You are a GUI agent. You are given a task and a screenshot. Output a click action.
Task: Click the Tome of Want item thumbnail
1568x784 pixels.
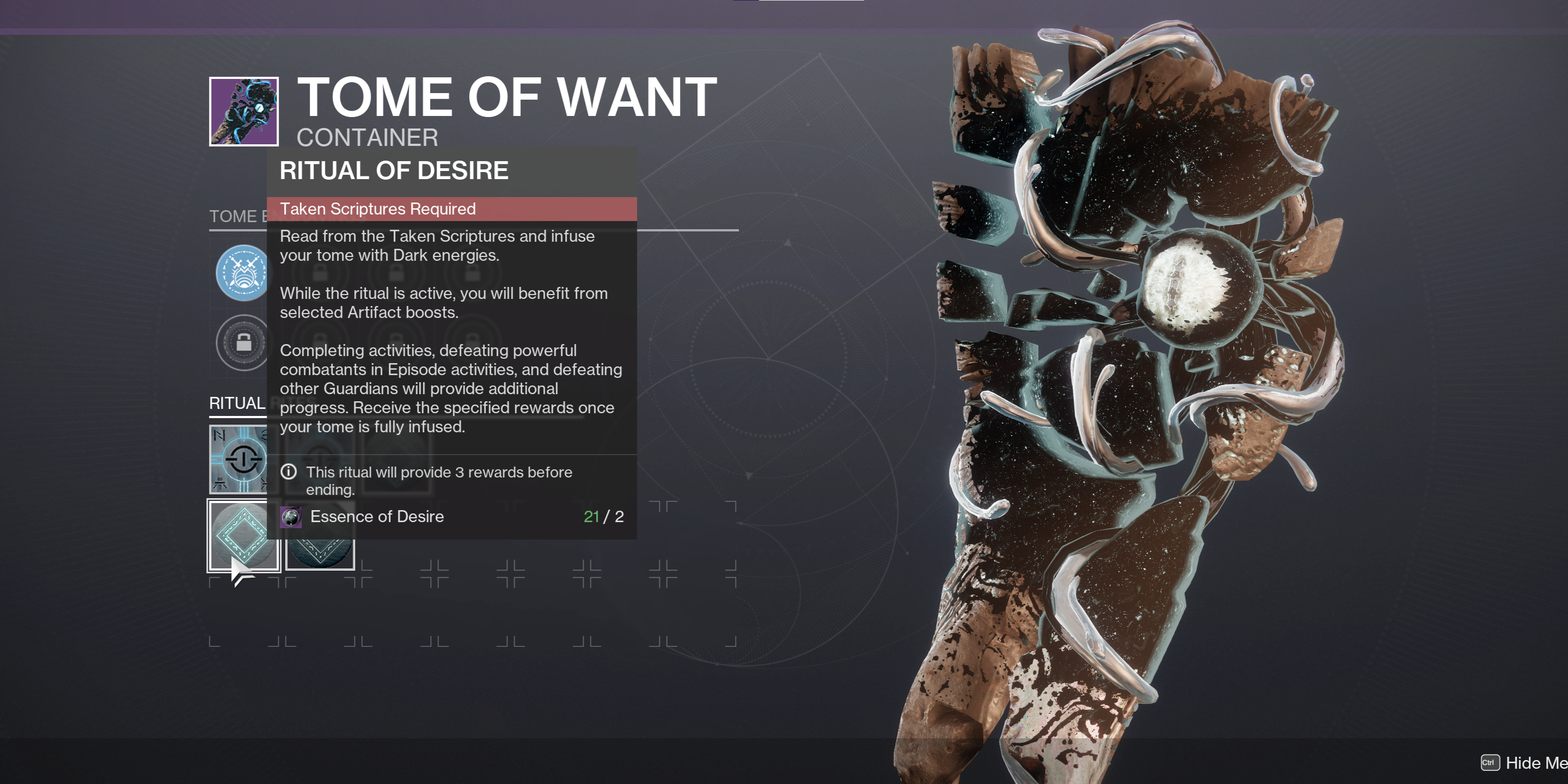(243, 112)
